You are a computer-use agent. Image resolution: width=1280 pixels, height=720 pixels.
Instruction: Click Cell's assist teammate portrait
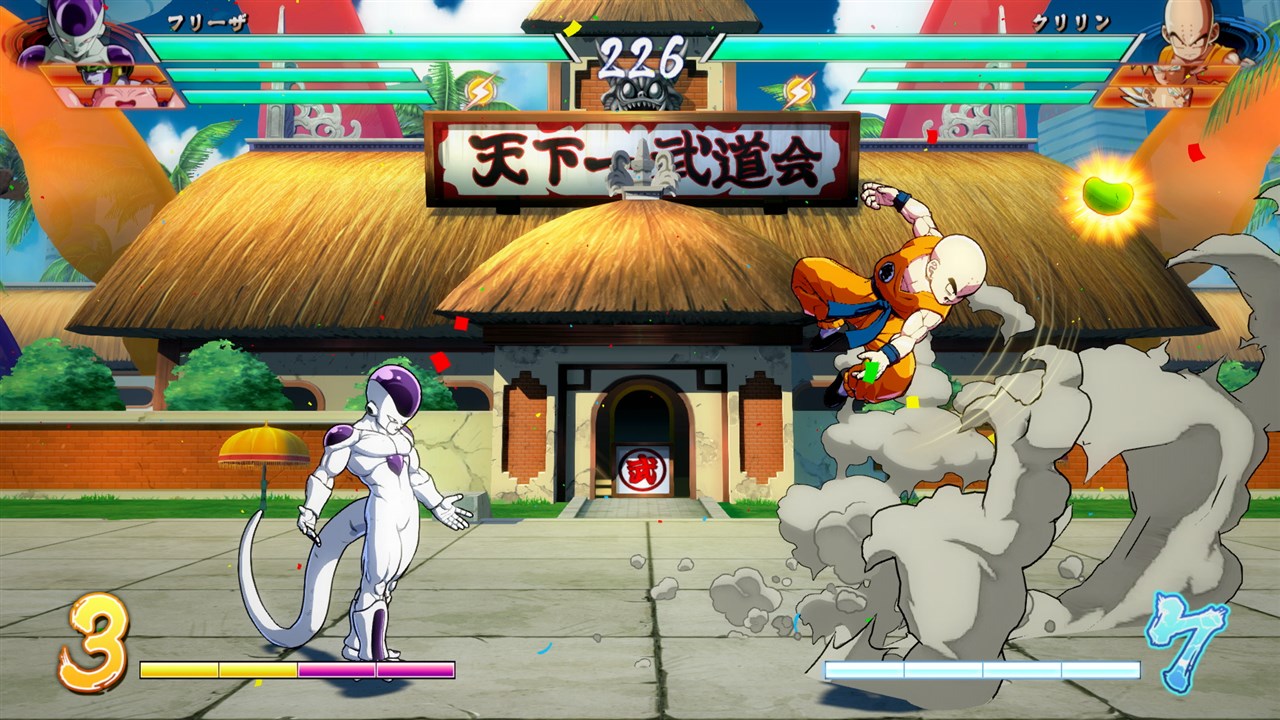pyautogui.click(x=100, y=73)
